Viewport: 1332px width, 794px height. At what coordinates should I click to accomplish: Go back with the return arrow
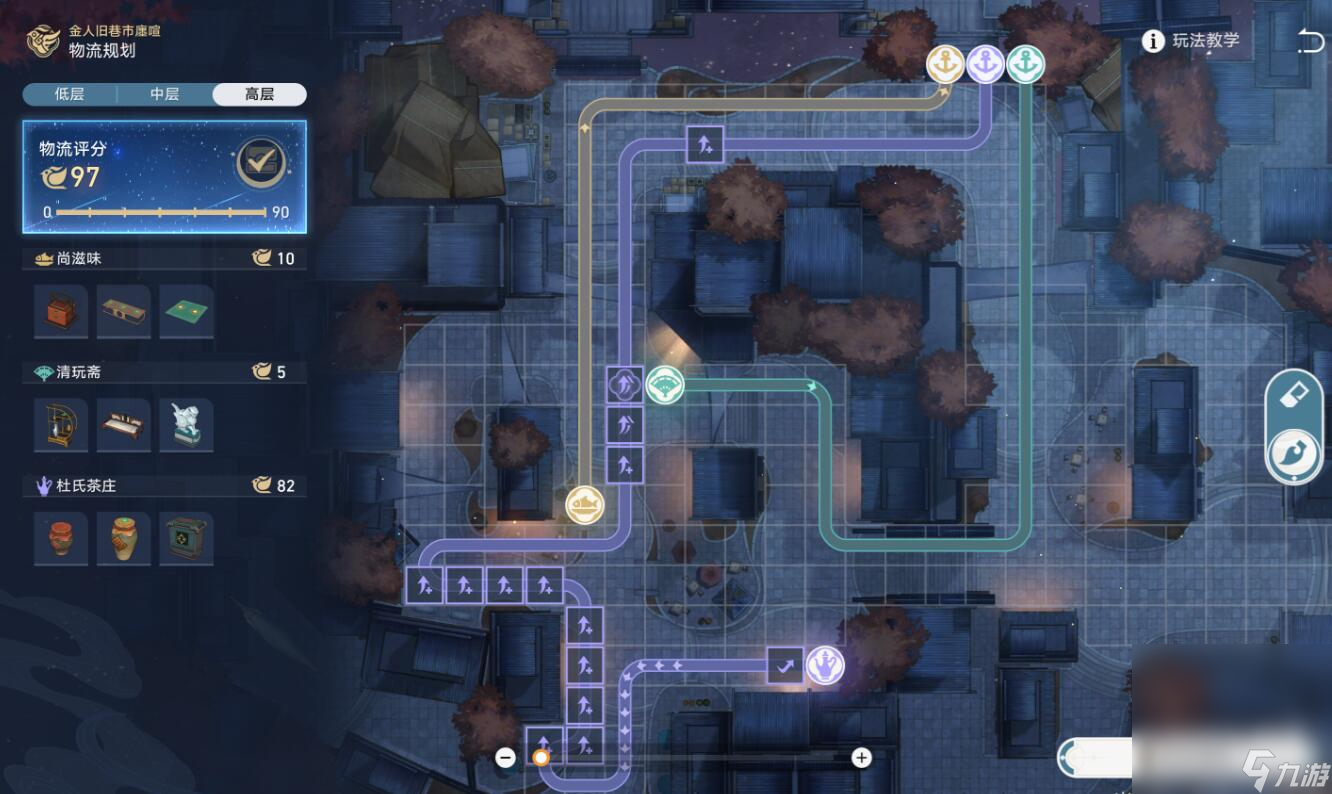click(1308, 41)
